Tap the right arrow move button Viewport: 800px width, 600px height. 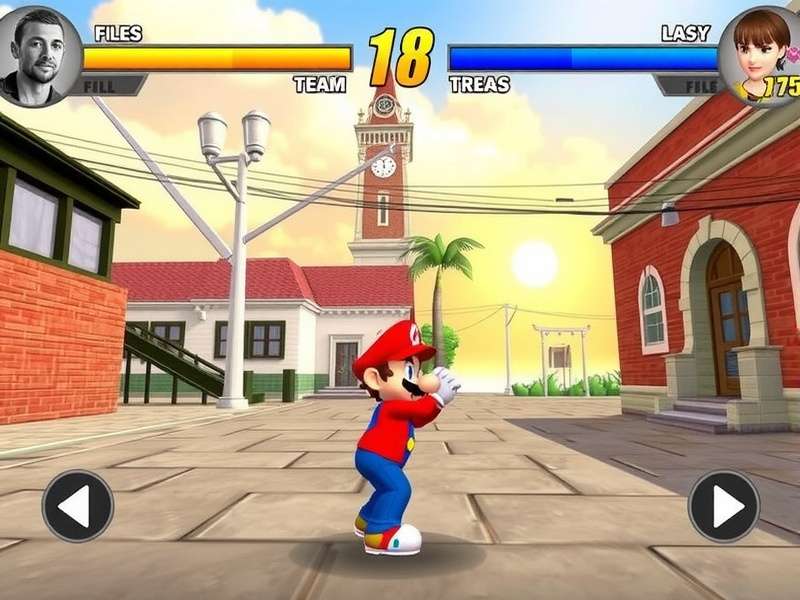pyautogui.click(x=723, y=506)
